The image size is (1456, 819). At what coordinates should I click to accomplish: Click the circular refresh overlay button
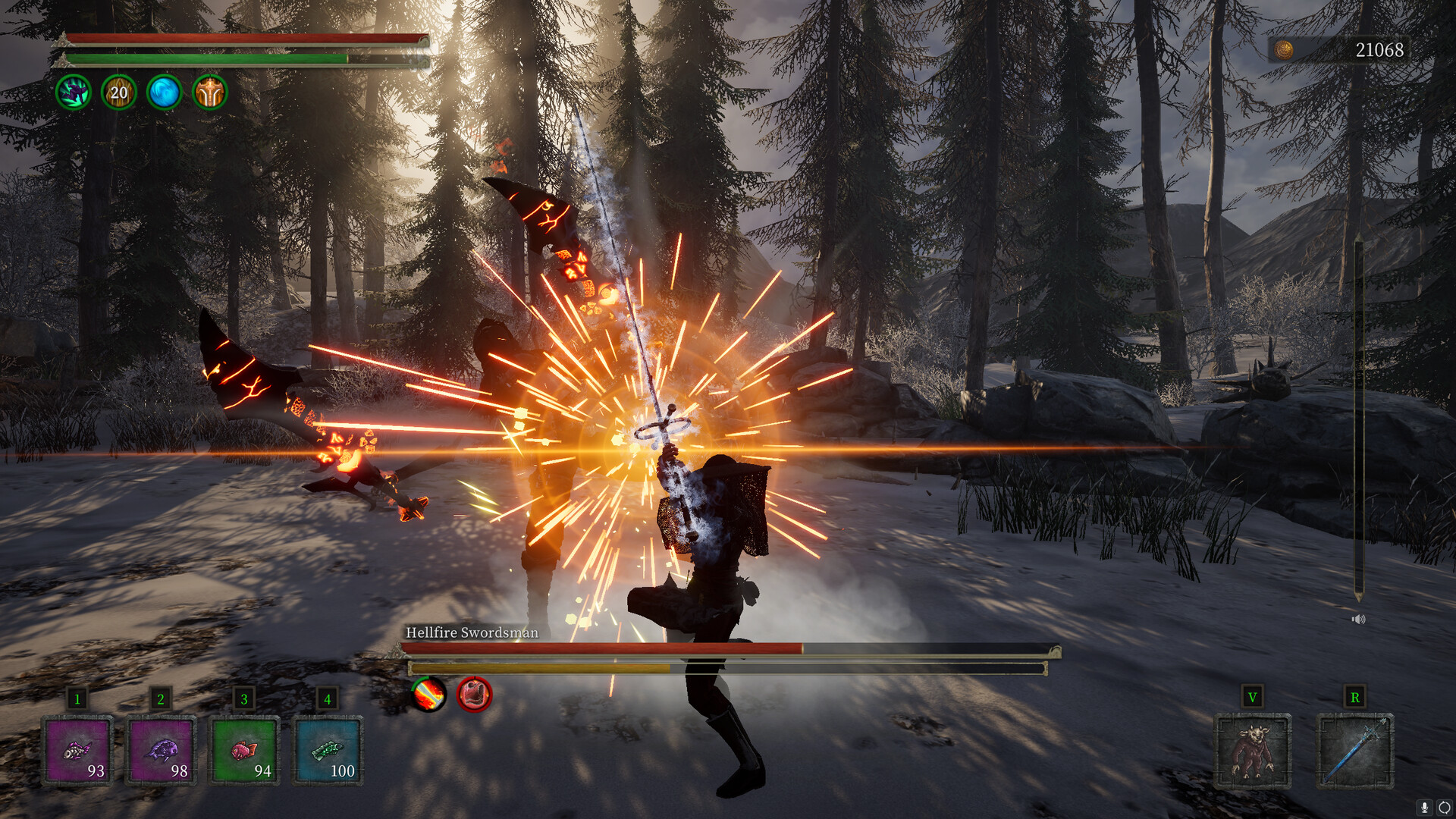point(1444,808)
